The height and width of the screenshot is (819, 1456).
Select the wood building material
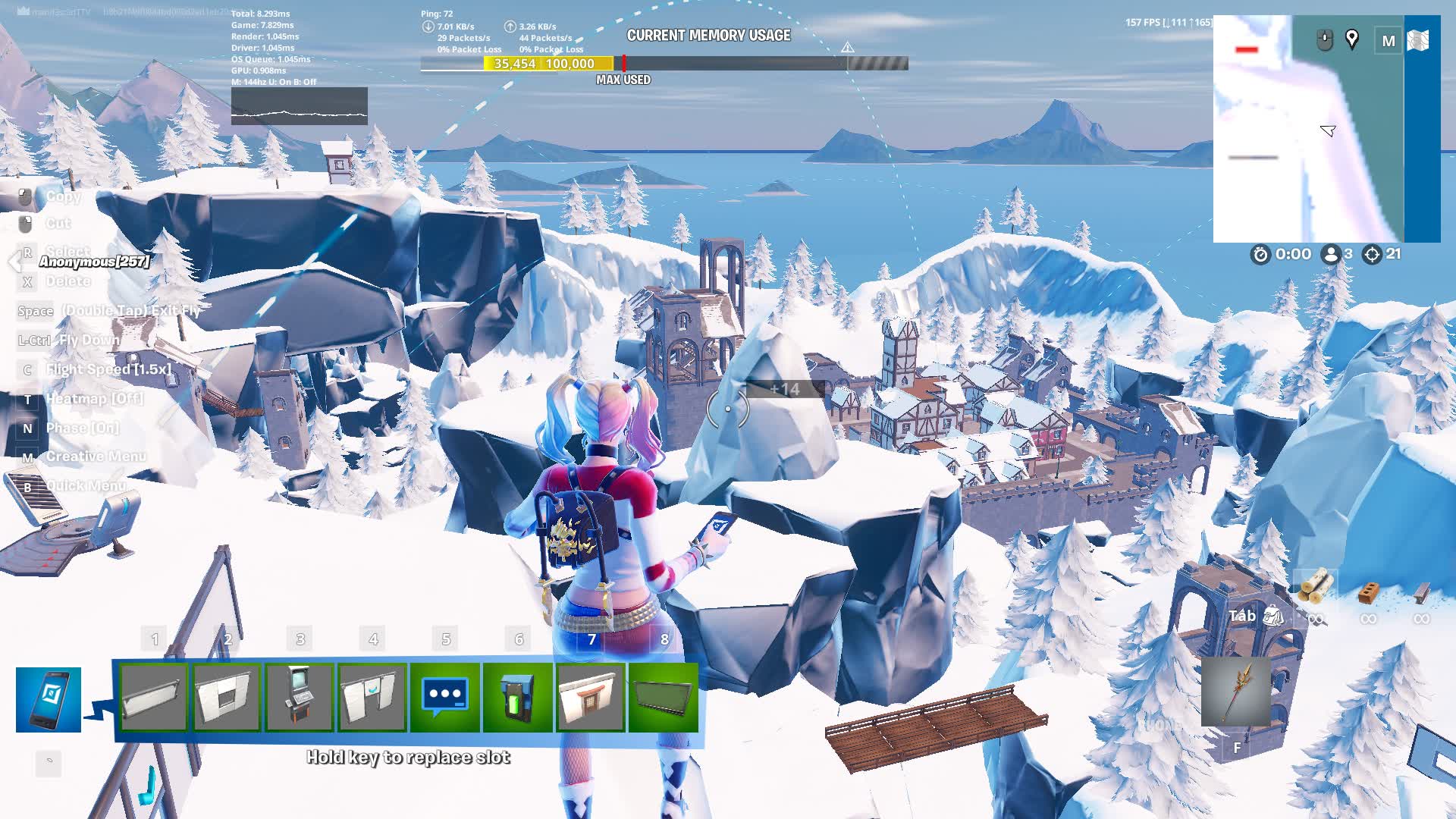click(1316, 588)
